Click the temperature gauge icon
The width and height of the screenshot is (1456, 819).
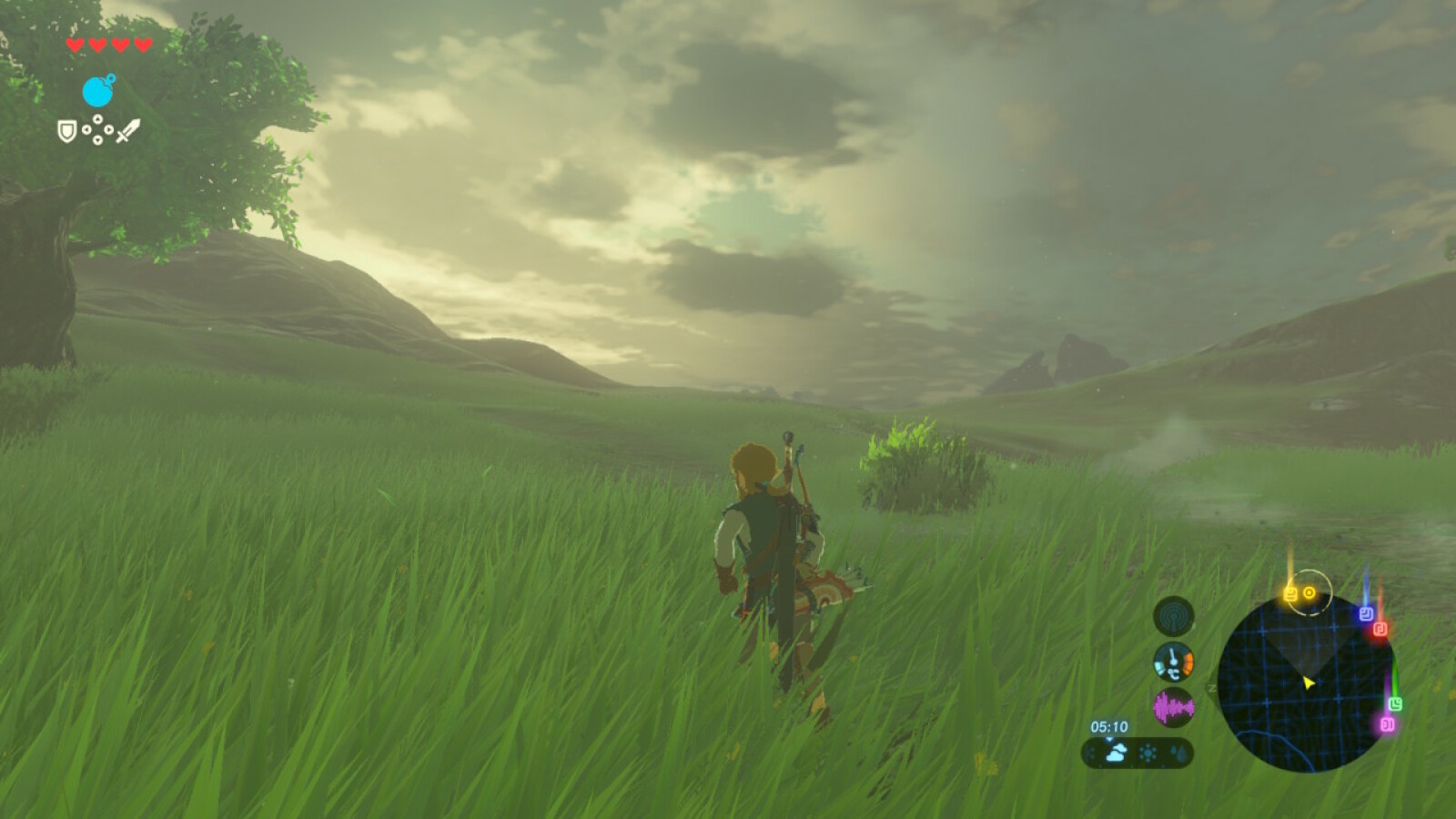coord(1173,662)
